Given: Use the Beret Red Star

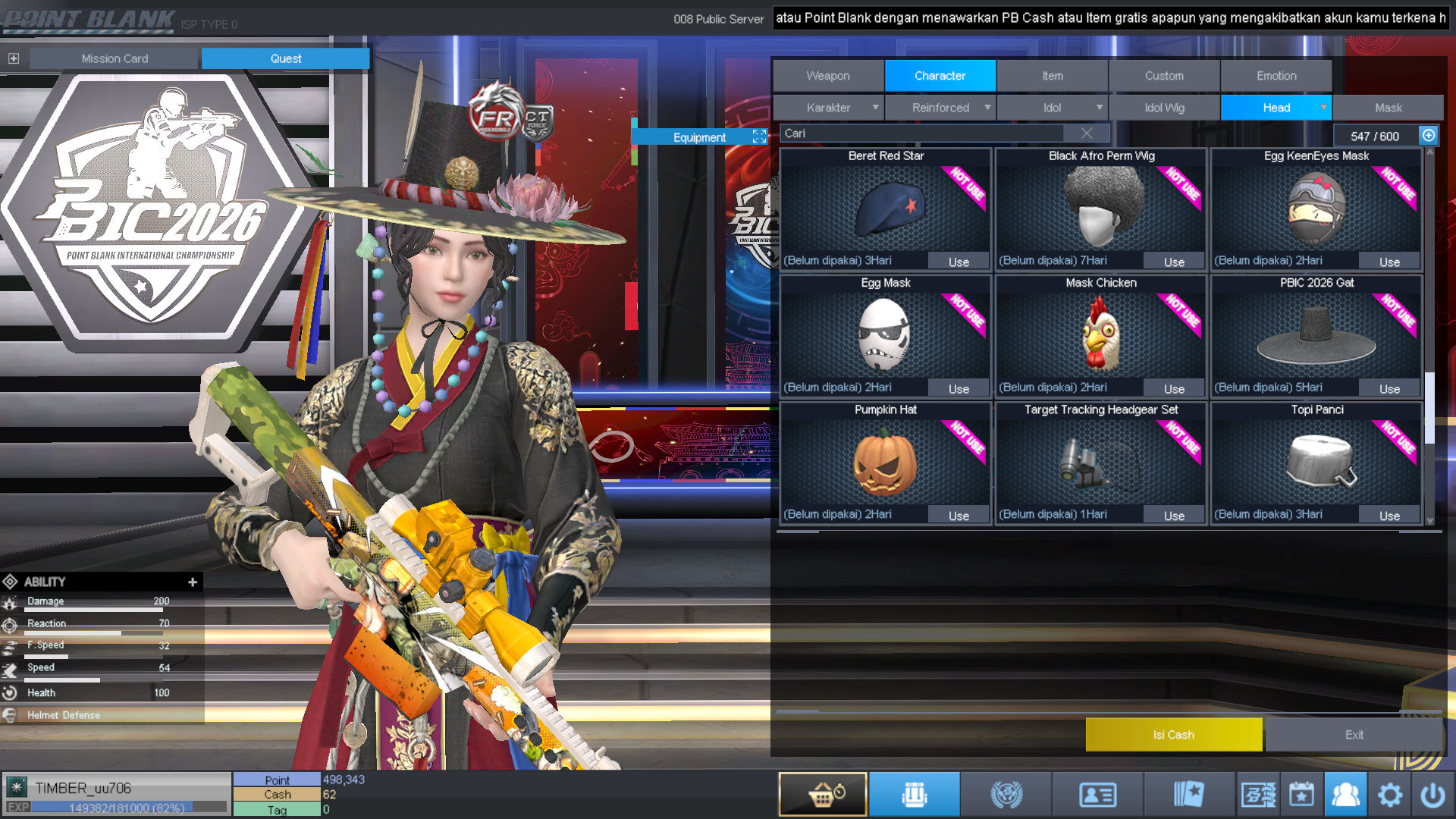Looking at the screenshot, I should click(x=959, y=262).
